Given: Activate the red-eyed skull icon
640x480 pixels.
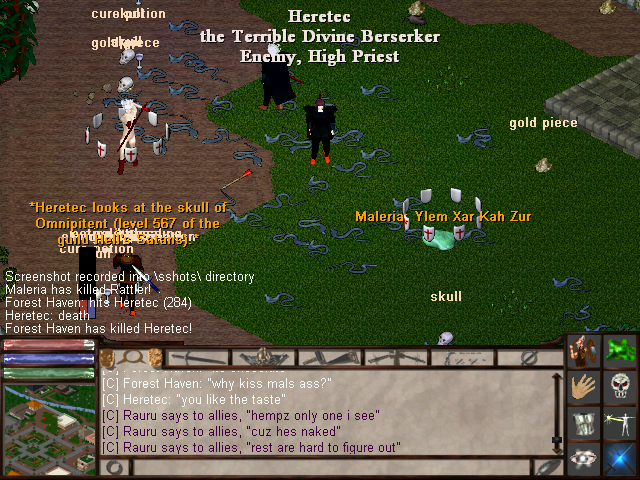Looking at the screenshot, I should (x=620, y=387).
